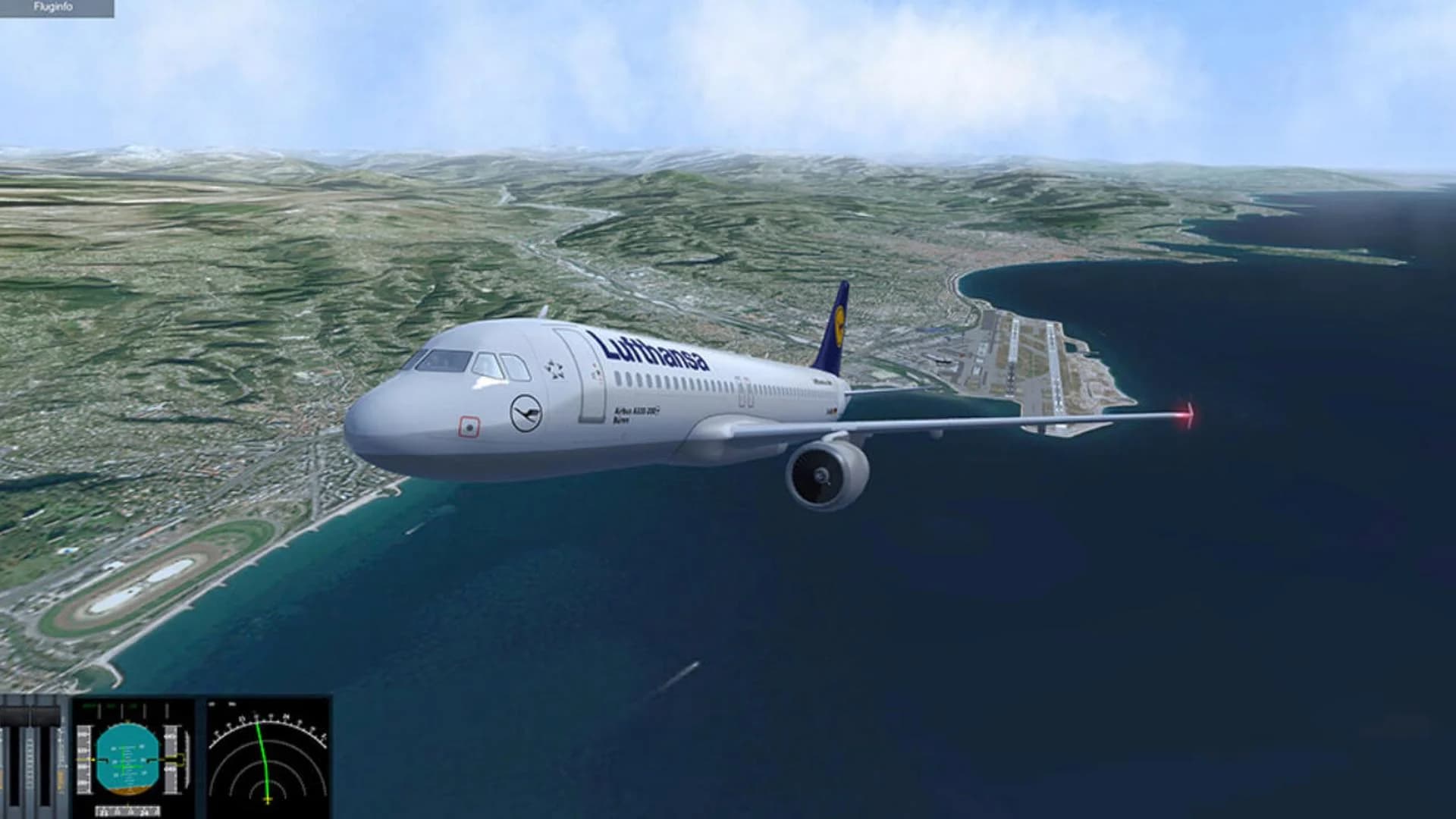Select the airspeed tape on the primary flight display
The width and height of the screenshot is (1456, 819).
[83, 759]
